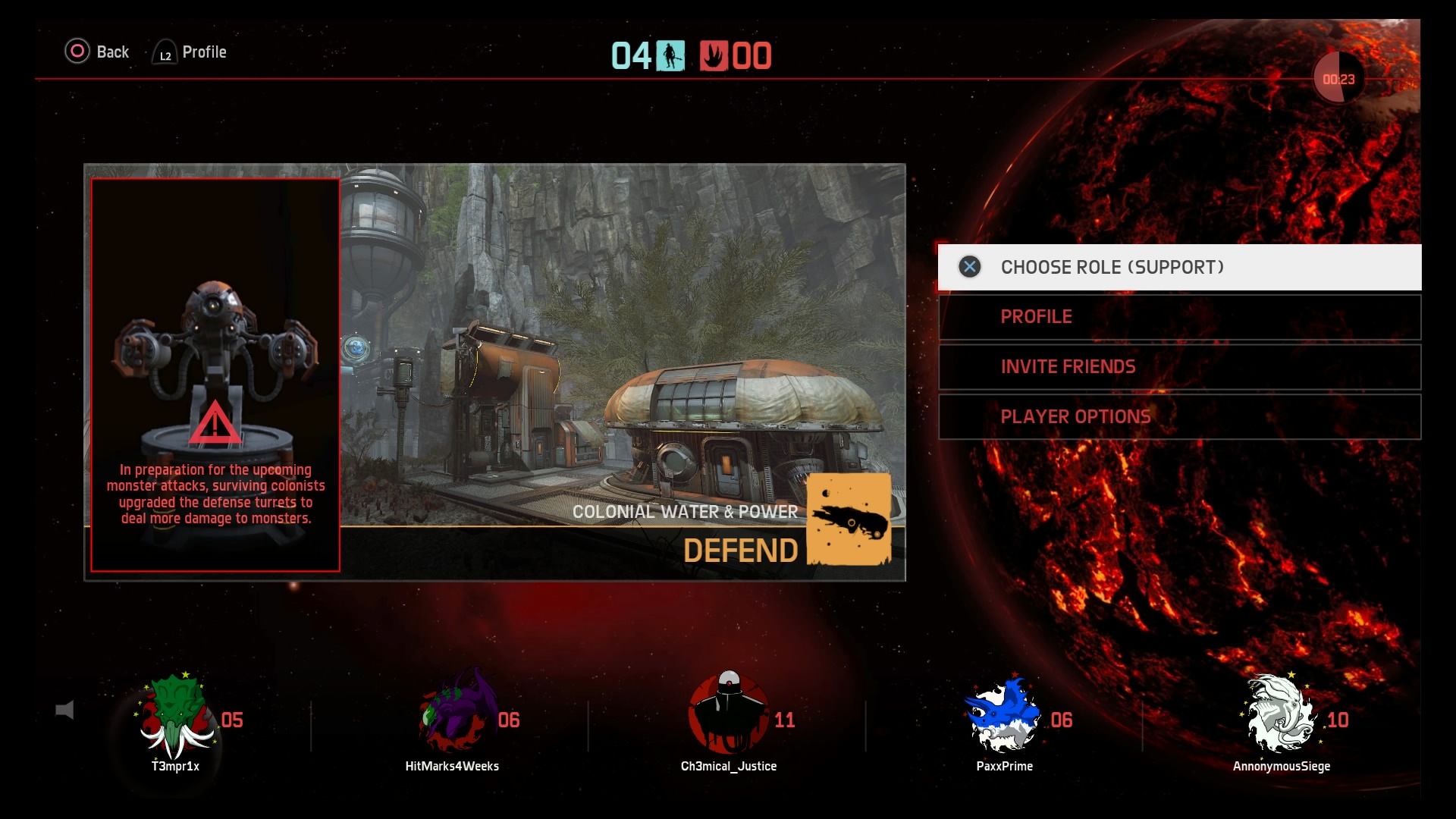
Task: Click the orange Defend mode icon
Action: pyautogui.click(x=849, y=519)
